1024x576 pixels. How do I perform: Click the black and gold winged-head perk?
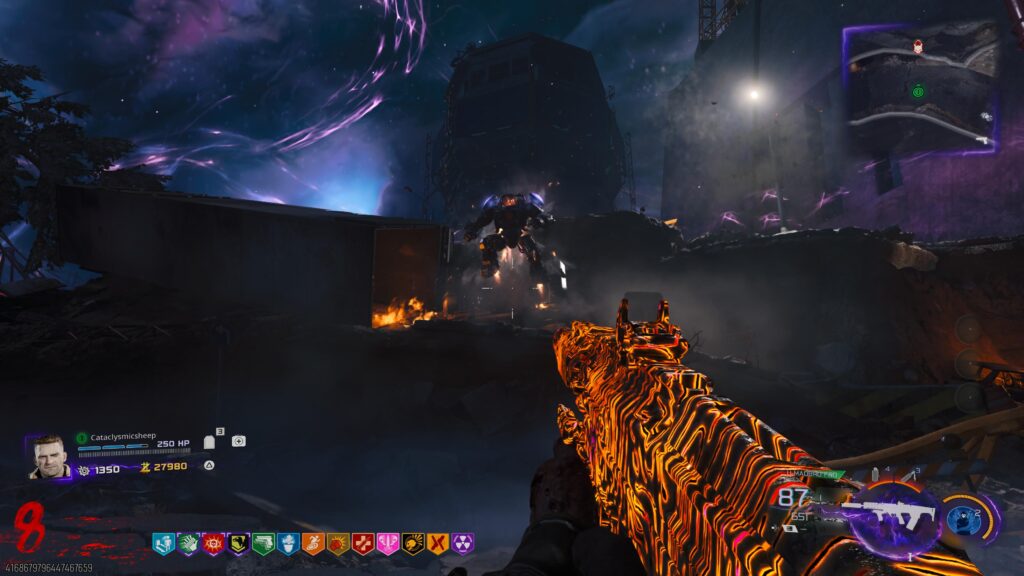pyautogui.click(x=413, y=544)
